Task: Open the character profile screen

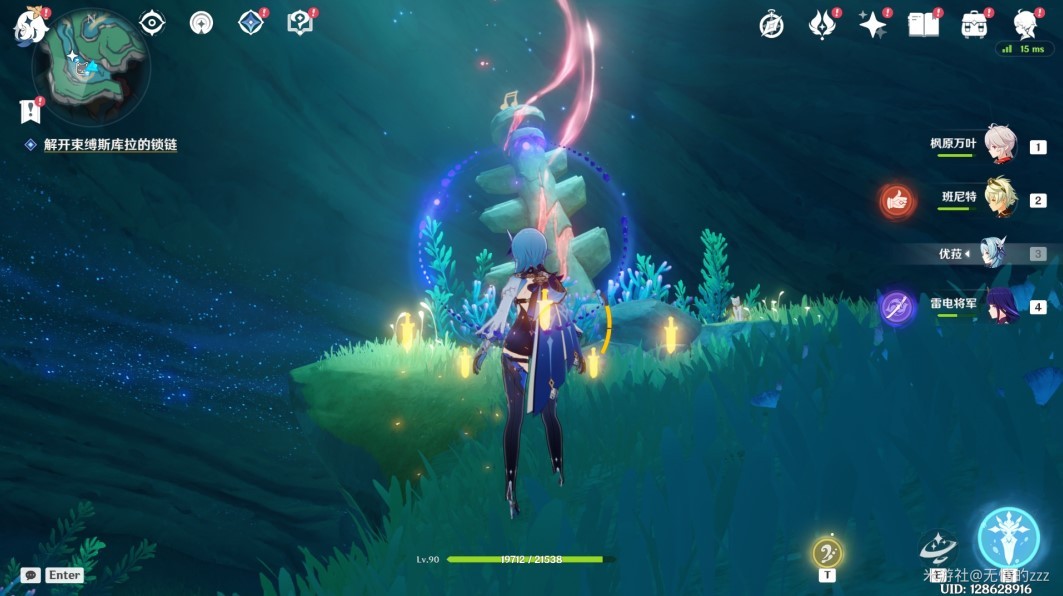Action: 1025,24
